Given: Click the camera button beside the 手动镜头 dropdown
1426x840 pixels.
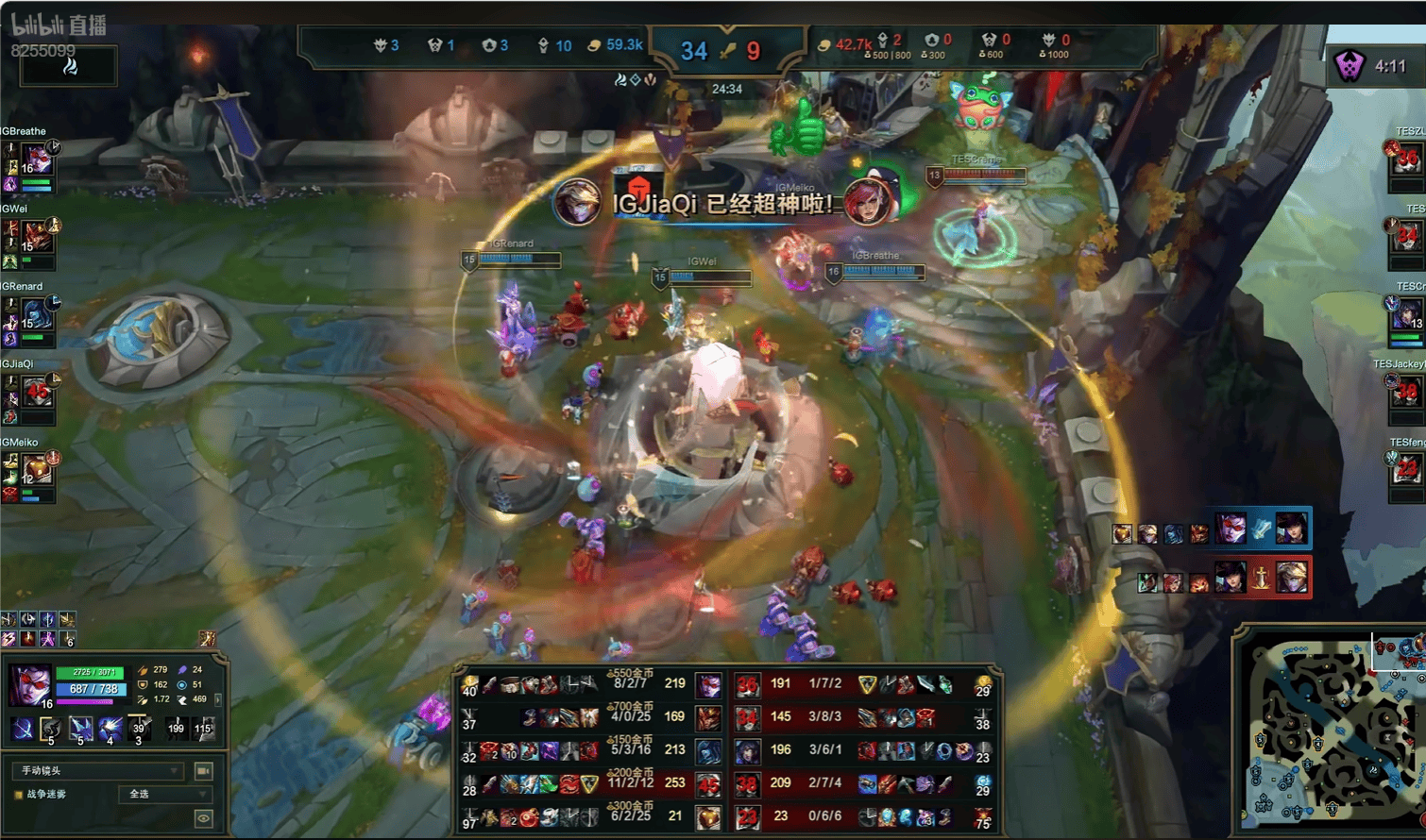Looking at the screenshot, I should pyautogui.click(x=203, y=771).
